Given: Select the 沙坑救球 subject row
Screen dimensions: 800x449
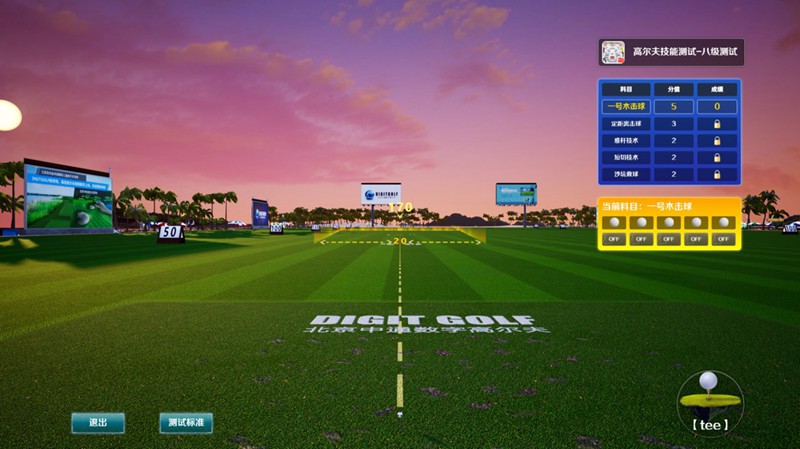Looking at the screenshot, I should tap(627, 174).
